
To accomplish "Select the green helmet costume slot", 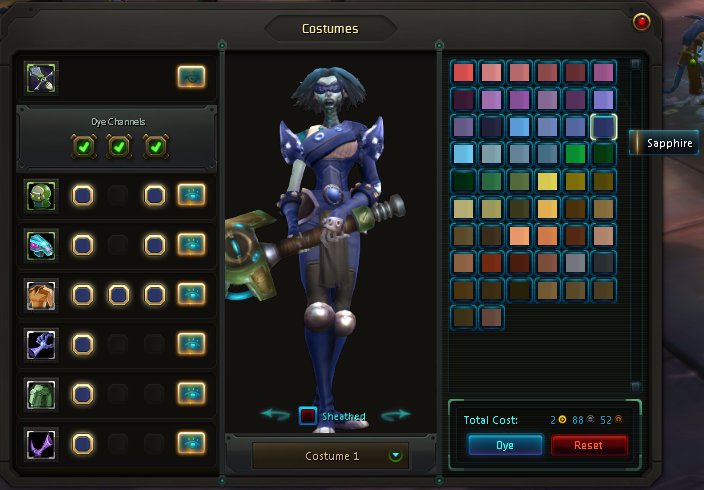I will pos(42,194).
